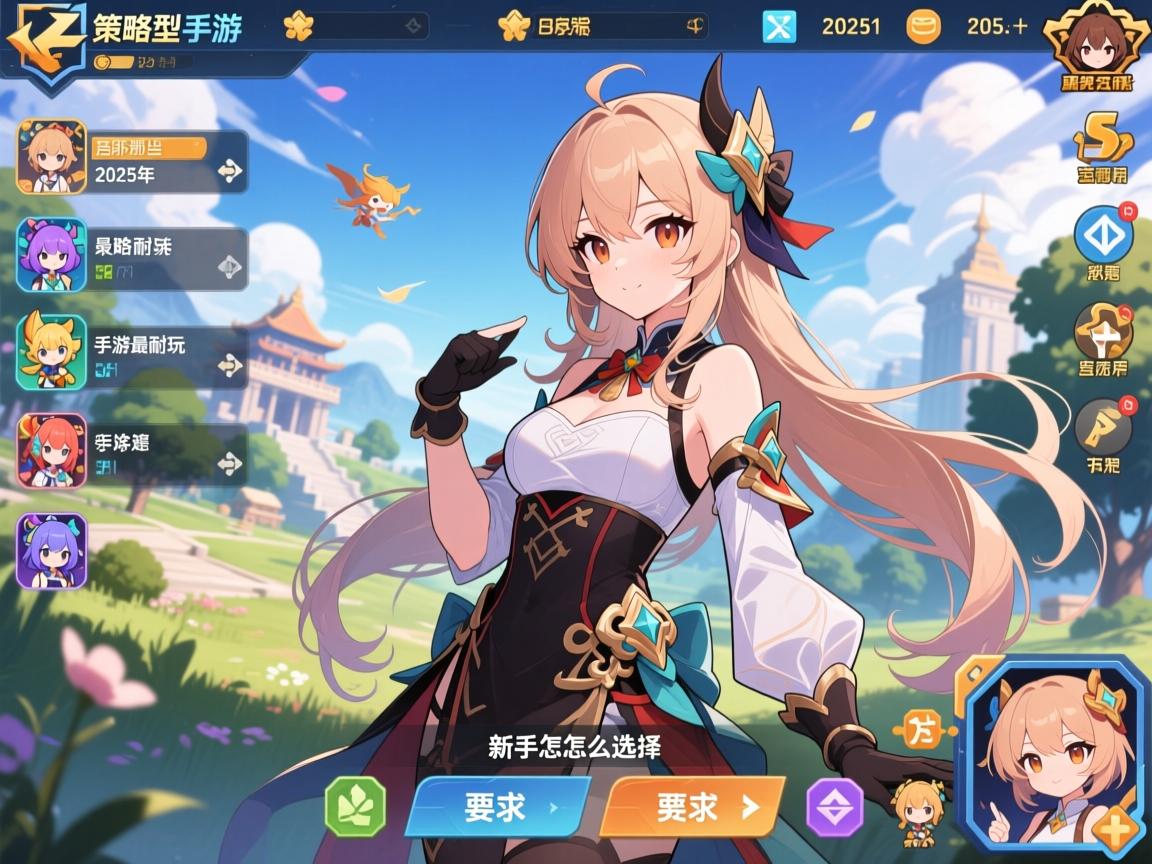Image resolution: width=1152 pixels, height=864 pixels.
Task: Select the 2025年 list entry
Action: [x=133, y=162]
